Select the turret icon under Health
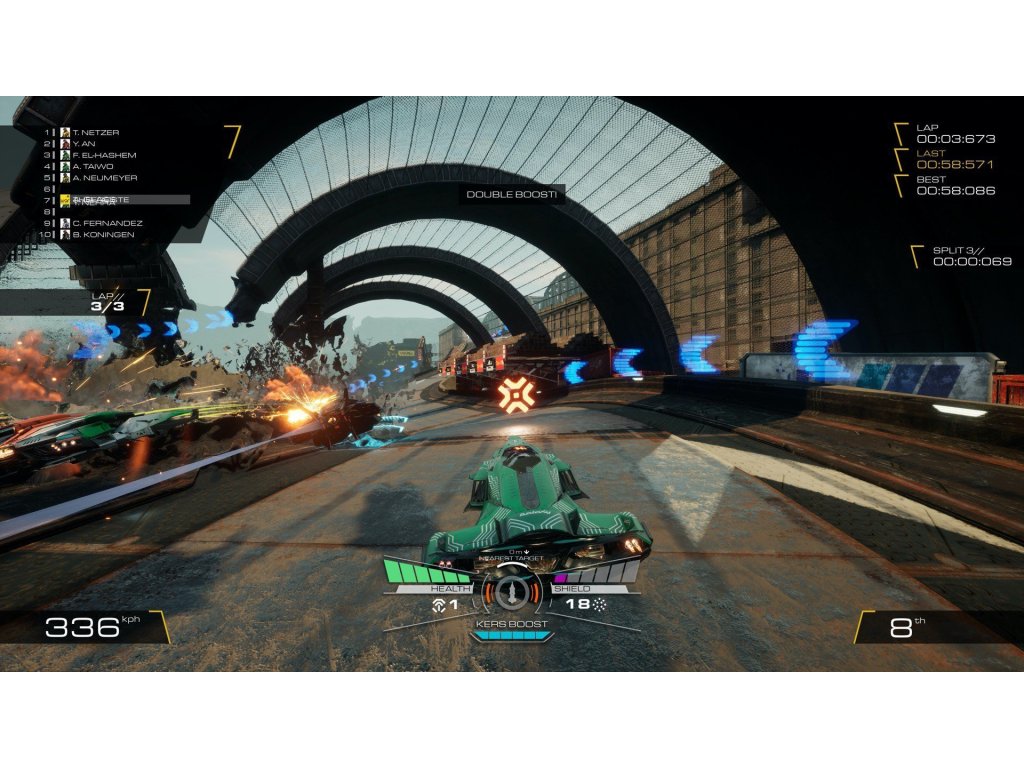The width and height of the screenshot is (1024, 768). tap(437, 605)
